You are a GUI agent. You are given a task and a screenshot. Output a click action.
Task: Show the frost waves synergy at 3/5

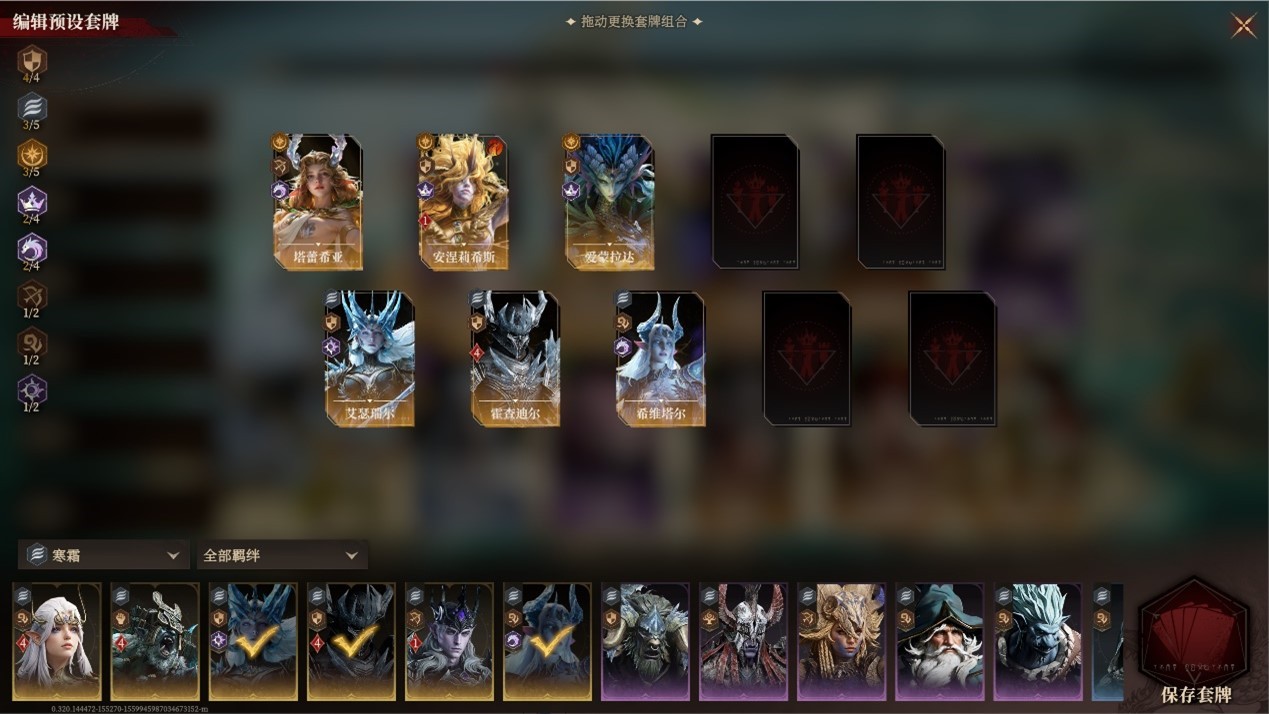(32, 108)
